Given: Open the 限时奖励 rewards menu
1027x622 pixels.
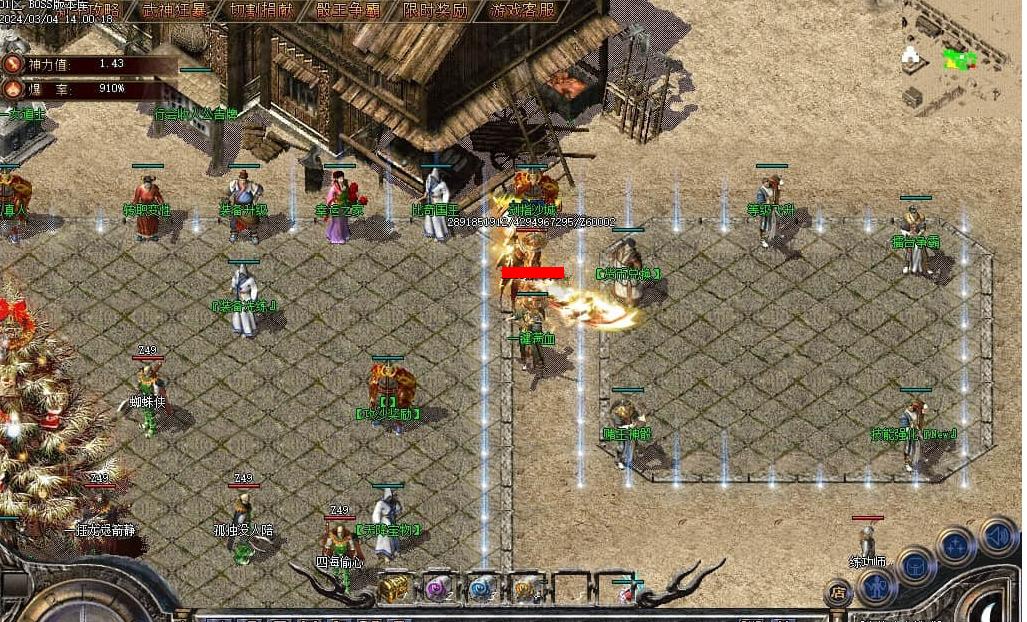Looking at the screenshot, I should coord(436,11).
